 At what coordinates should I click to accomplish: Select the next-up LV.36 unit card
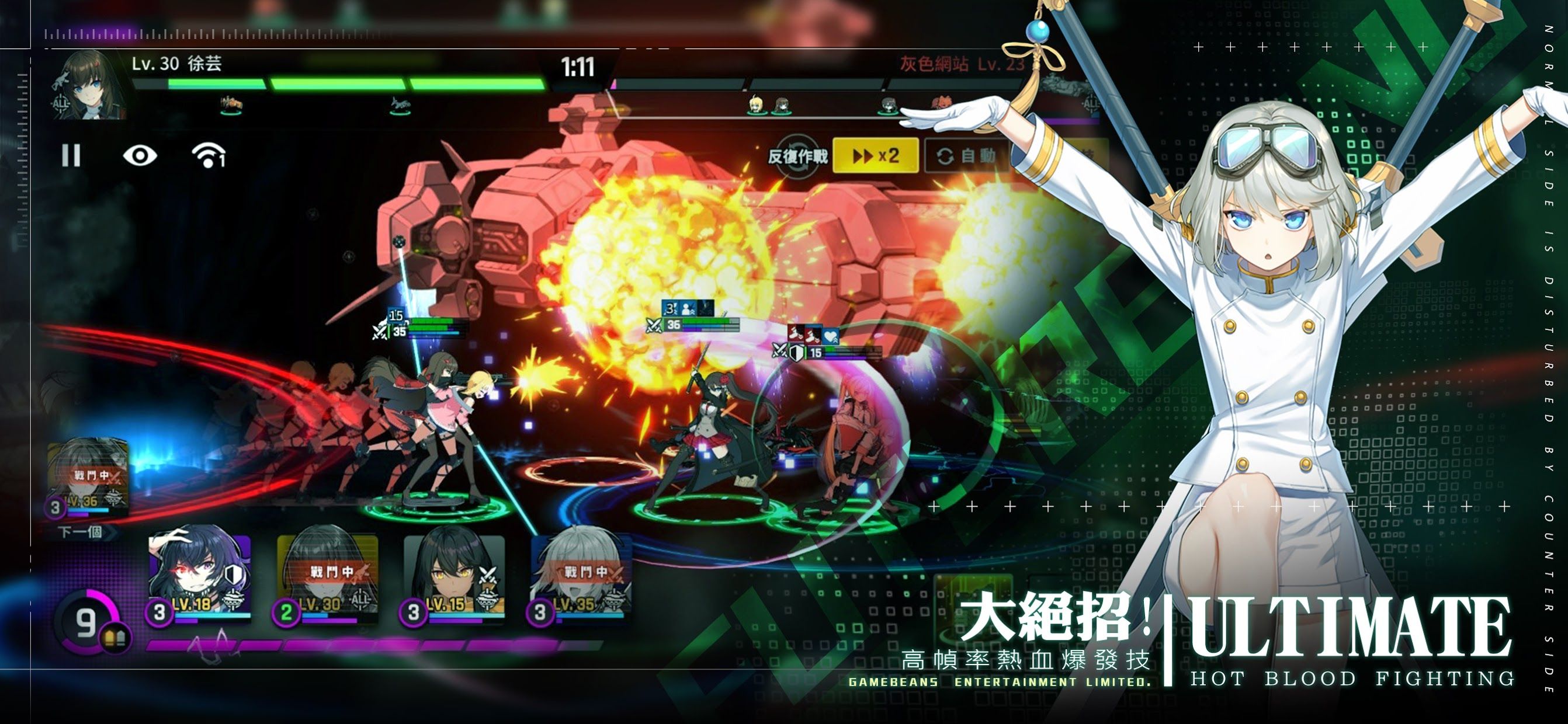coord(88,478)
